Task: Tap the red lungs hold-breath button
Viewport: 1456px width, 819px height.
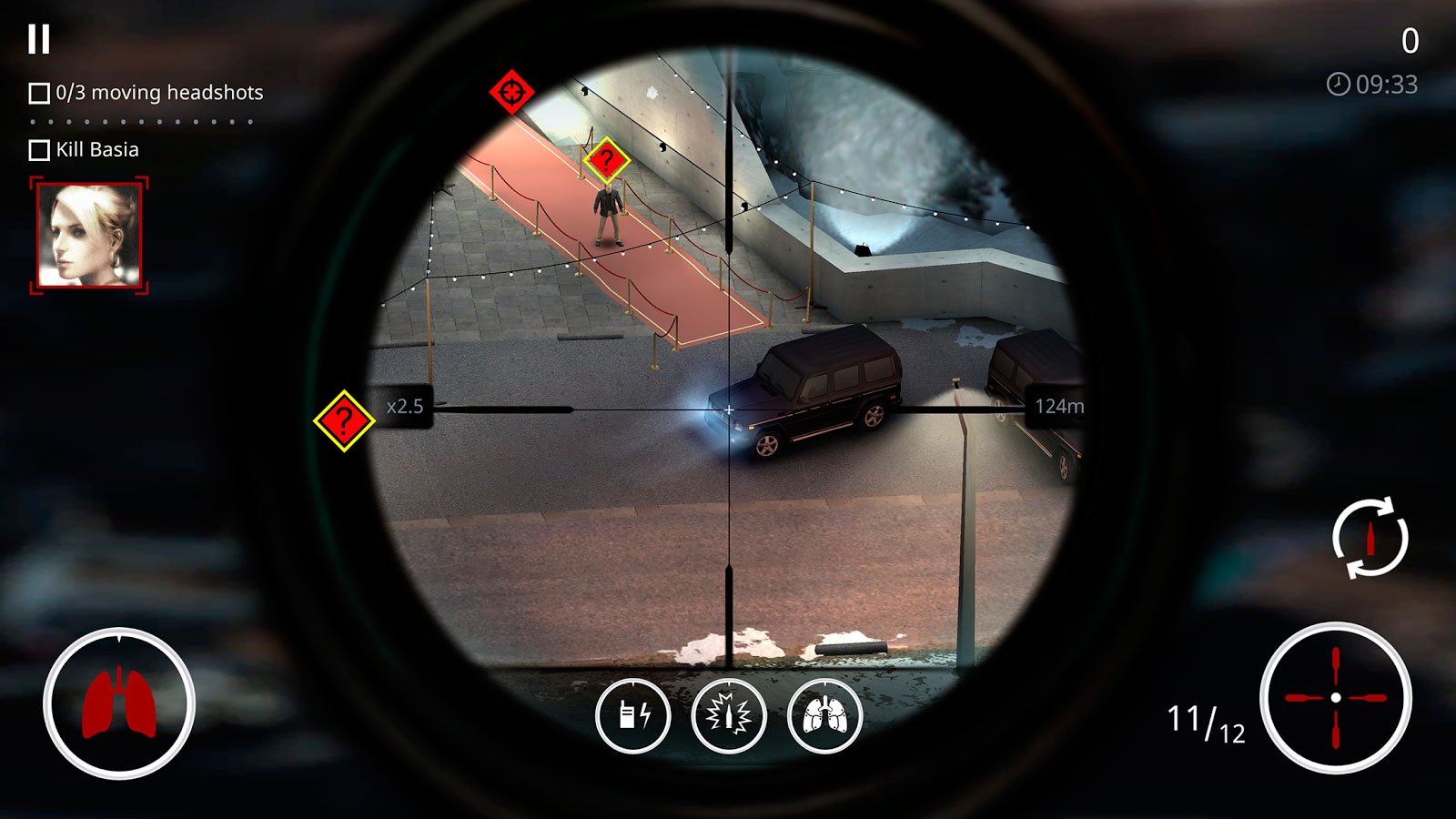Action: (x=119, y=703)
